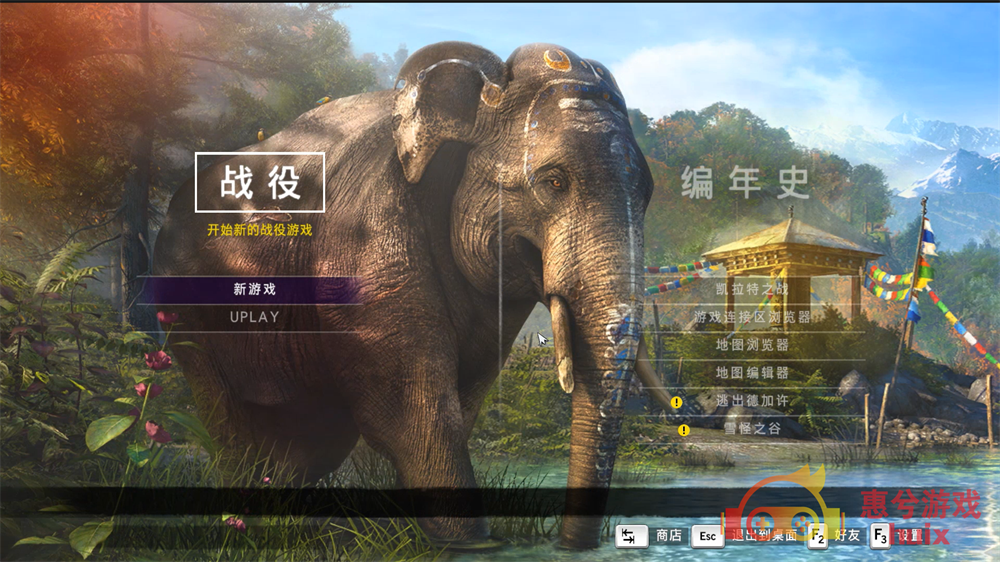Viewport: 1000px width, 562px height.
Task: Open the 地图浏览器 map browser
Action: point(752,345)
